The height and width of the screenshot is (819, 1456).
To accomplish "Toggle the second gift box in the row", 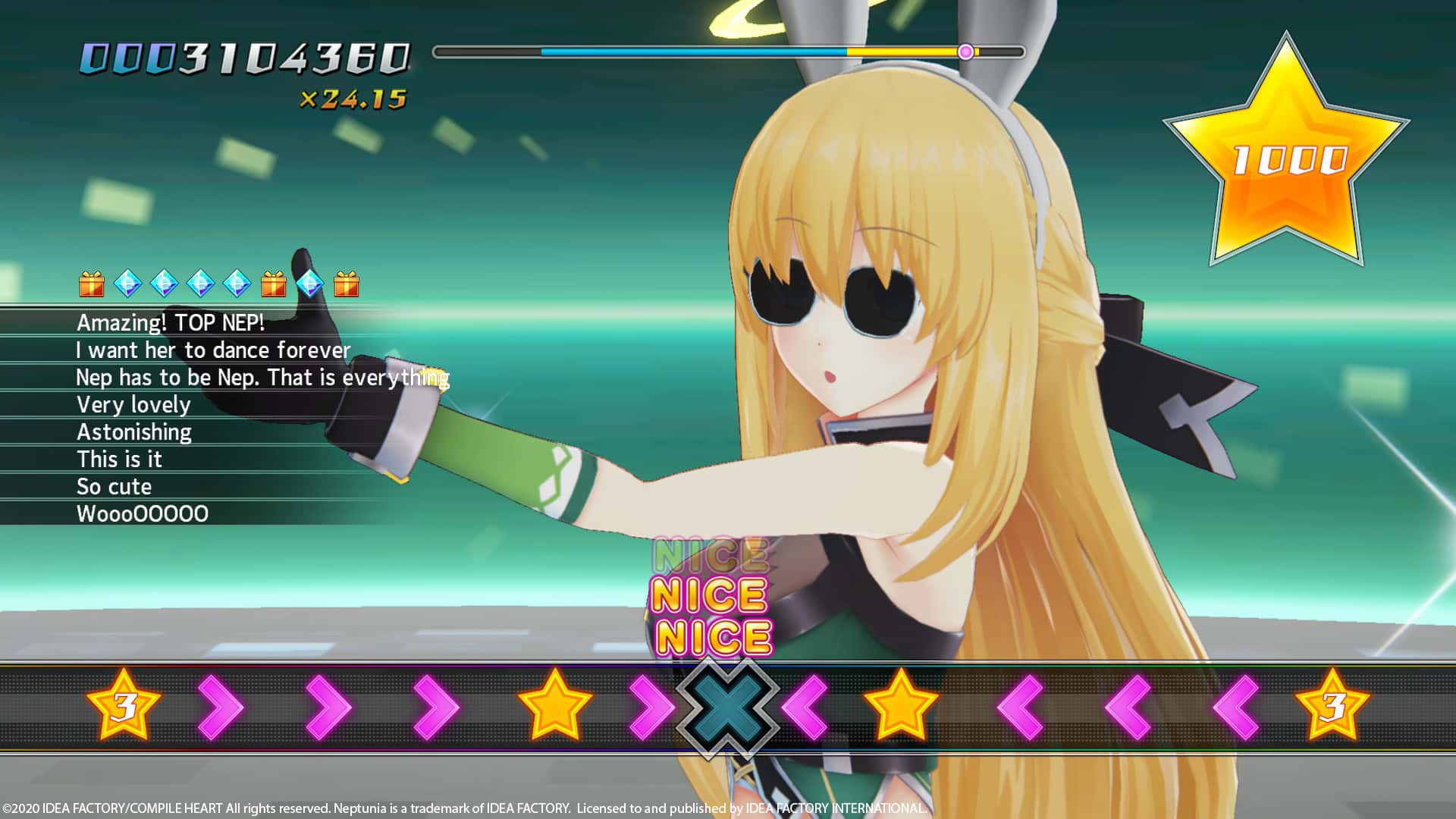I will [274, 284].
